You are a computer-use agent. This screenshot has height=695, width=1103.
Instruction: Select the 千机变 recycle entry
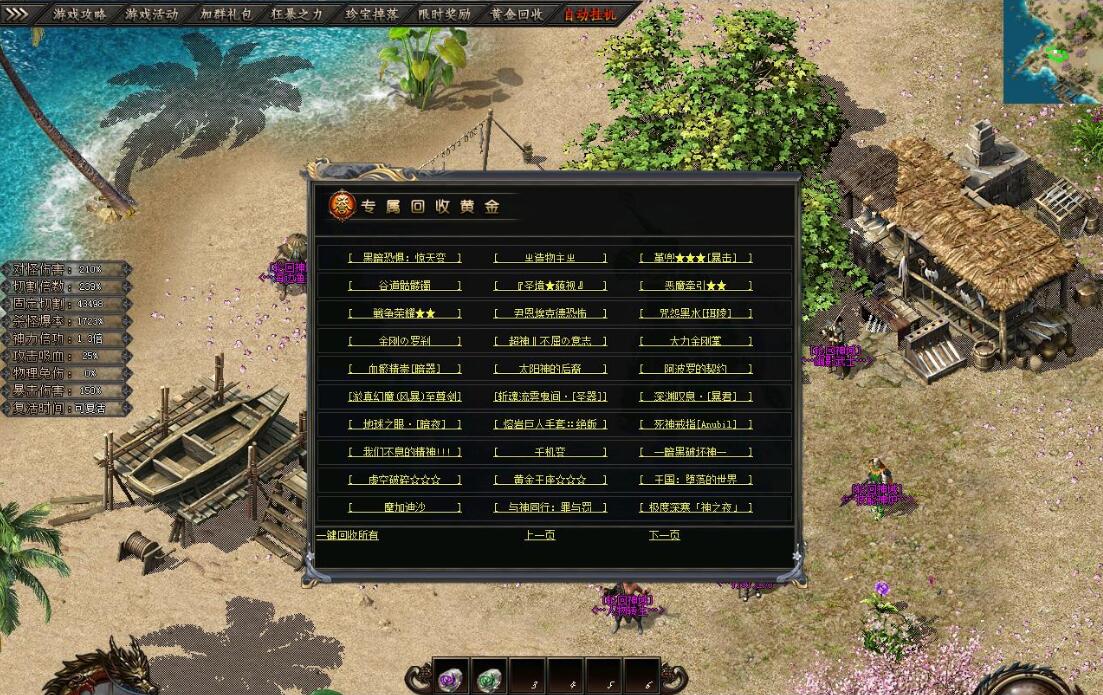click(x=550, y=452)
